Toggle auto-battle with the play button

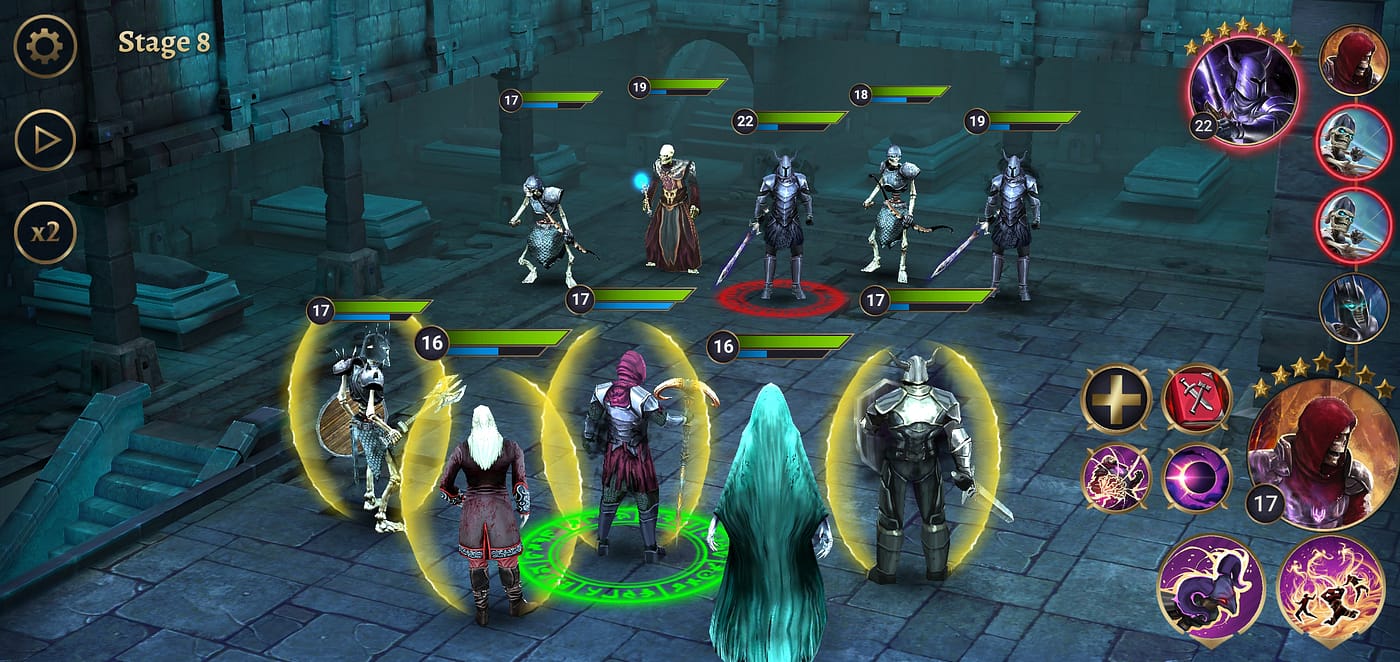tap(45, 140)
